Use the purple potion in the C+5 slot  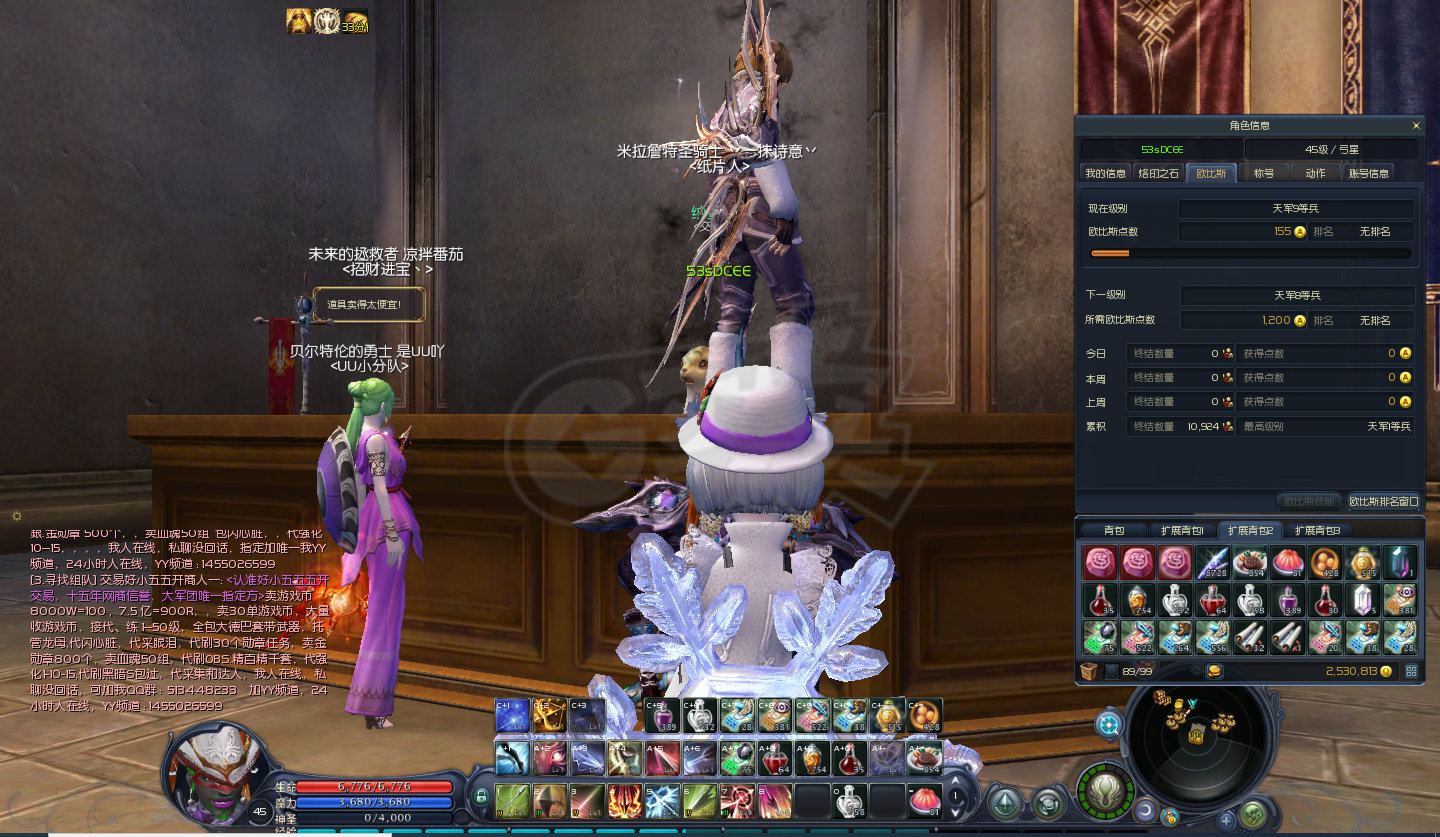660,716
